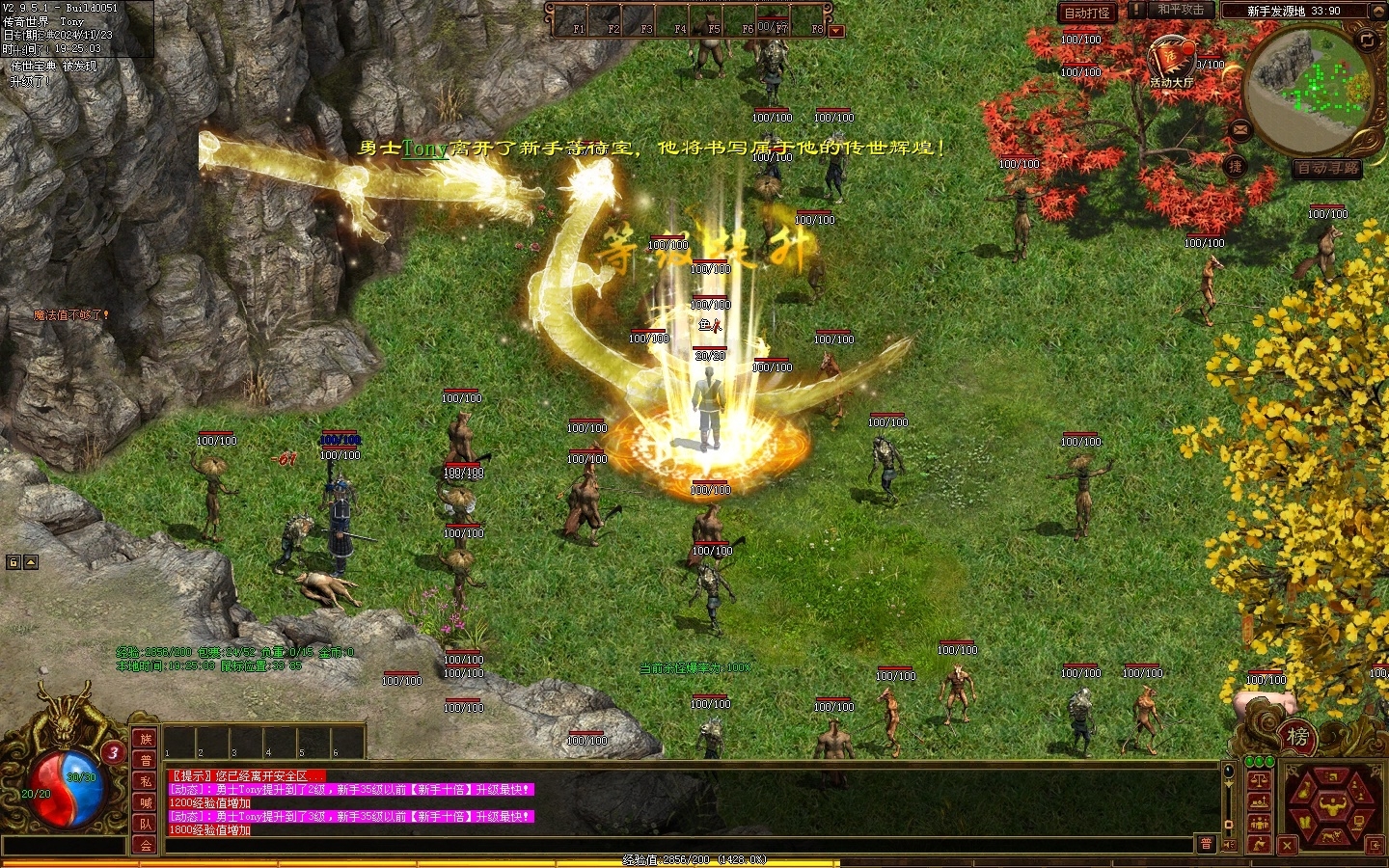1389x868 pixels.
Task: Open the mail envelope icon
Action: tap(1240, 128)
